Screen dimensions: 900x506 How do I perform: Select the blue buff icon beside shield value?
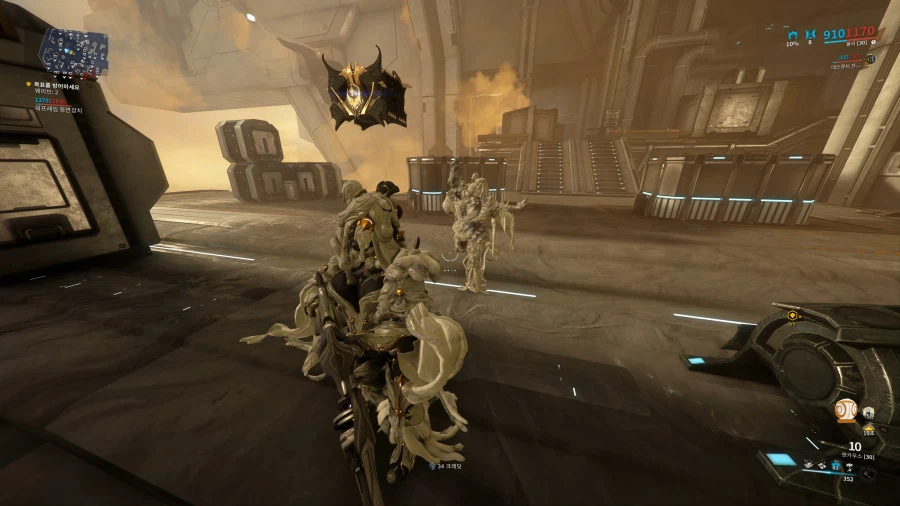click(812, 34)
